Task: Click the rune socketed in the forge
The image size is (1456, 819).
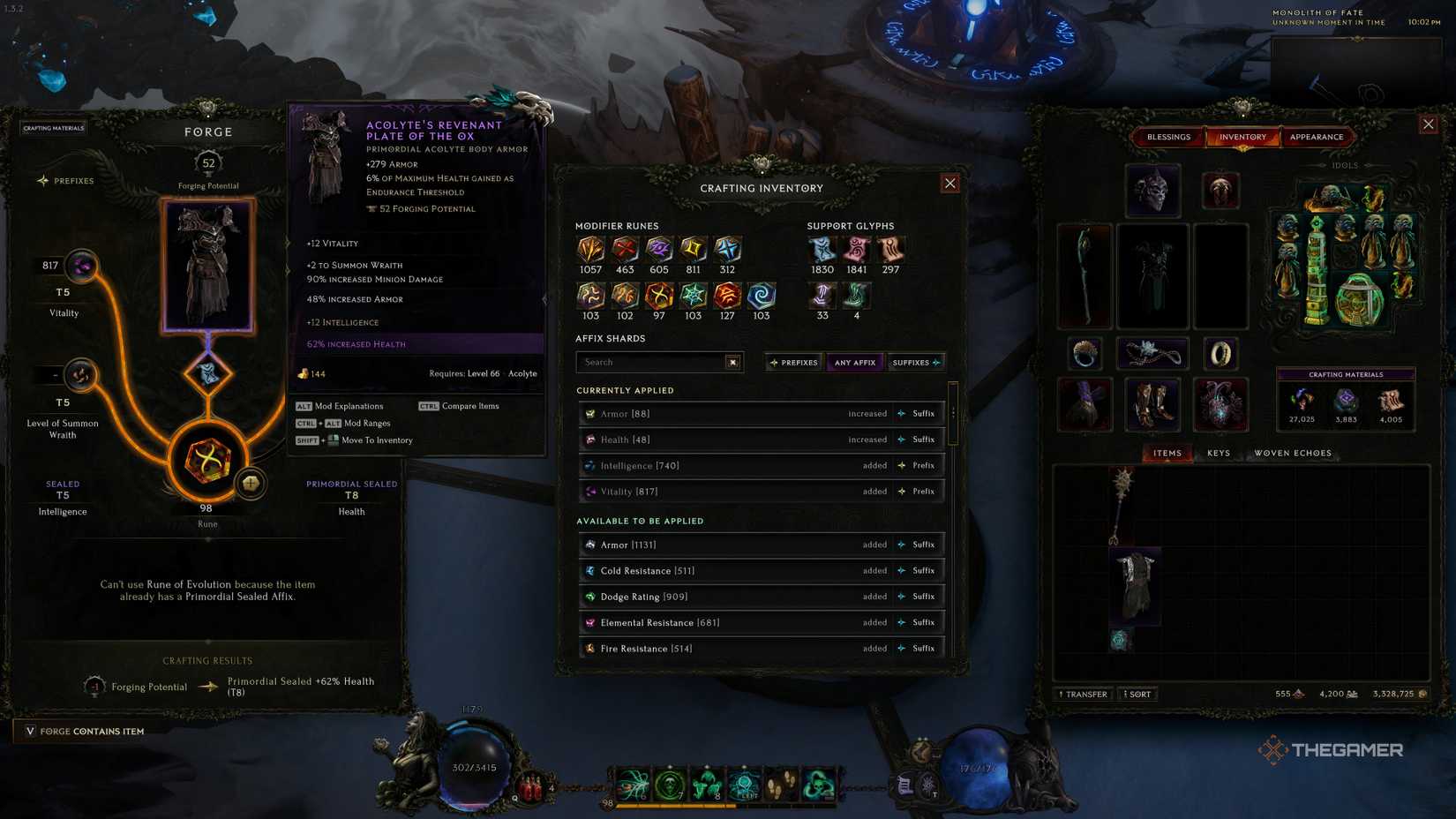Action: click(x=208, y=459)
